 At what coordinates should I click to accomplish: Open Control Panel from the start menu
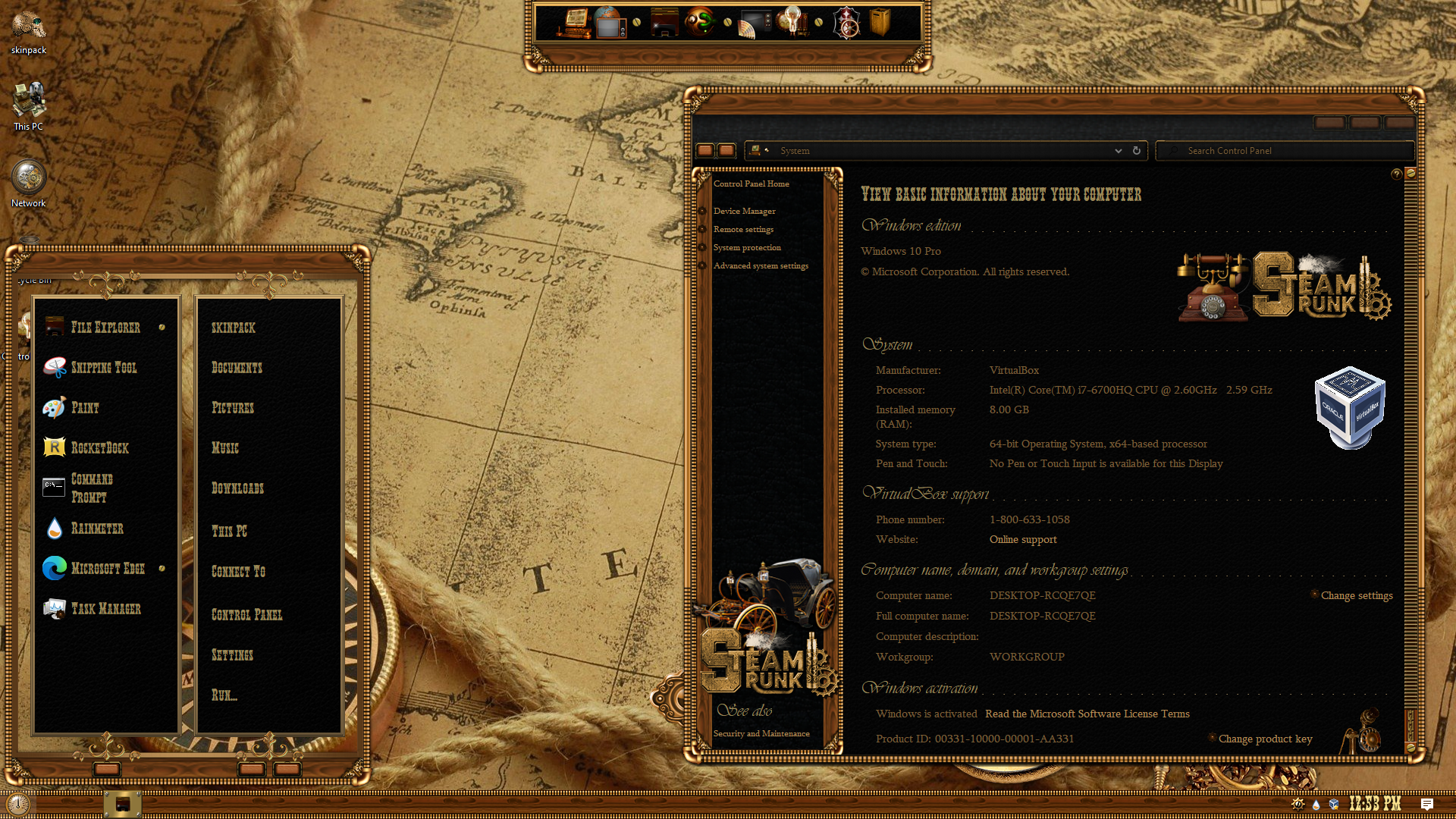click(x=246, y=615)
